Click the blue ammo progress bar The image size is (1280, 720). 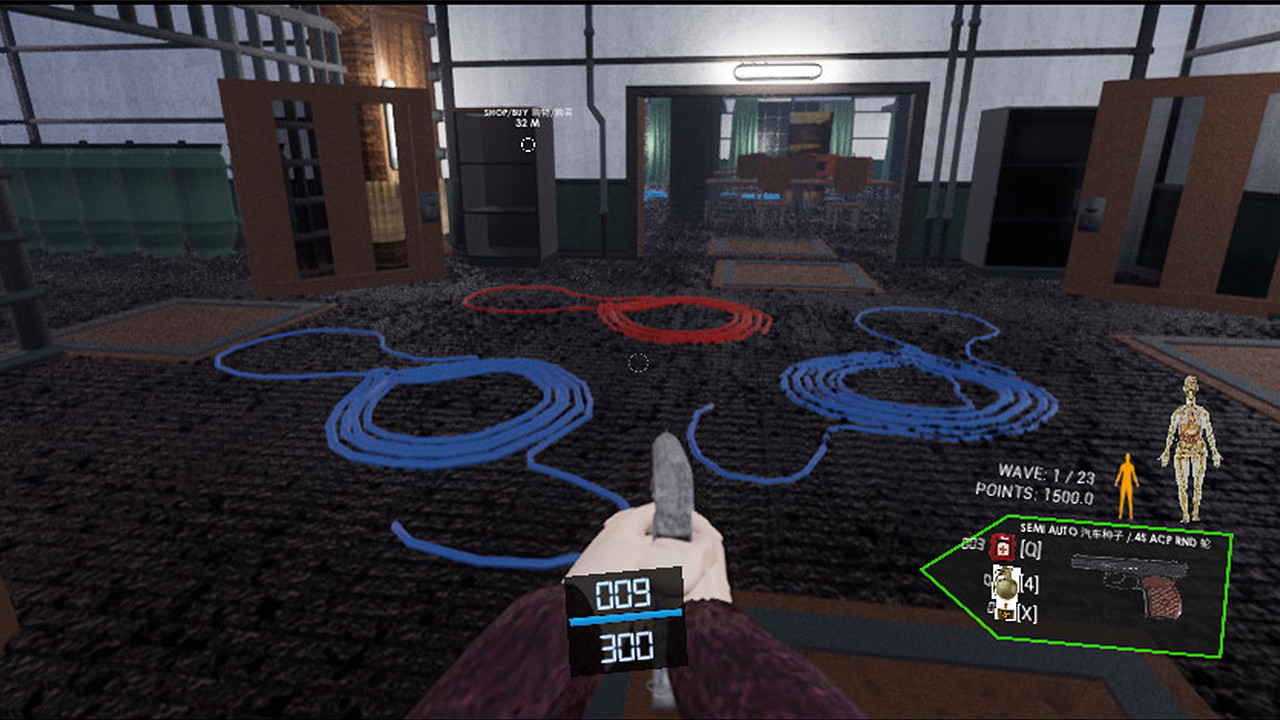(x=625, y=617)
